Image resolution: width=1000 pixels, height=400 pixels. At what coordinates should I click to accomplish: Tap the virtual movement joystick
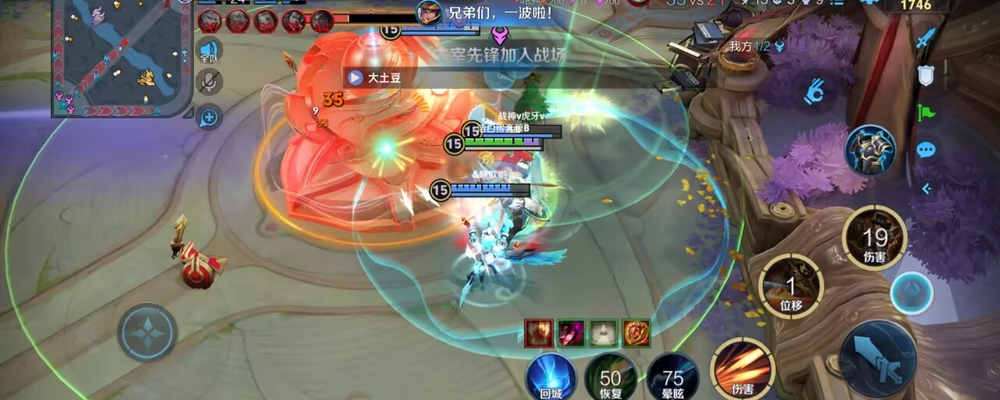pyautogui.click(x=148, y=331)
